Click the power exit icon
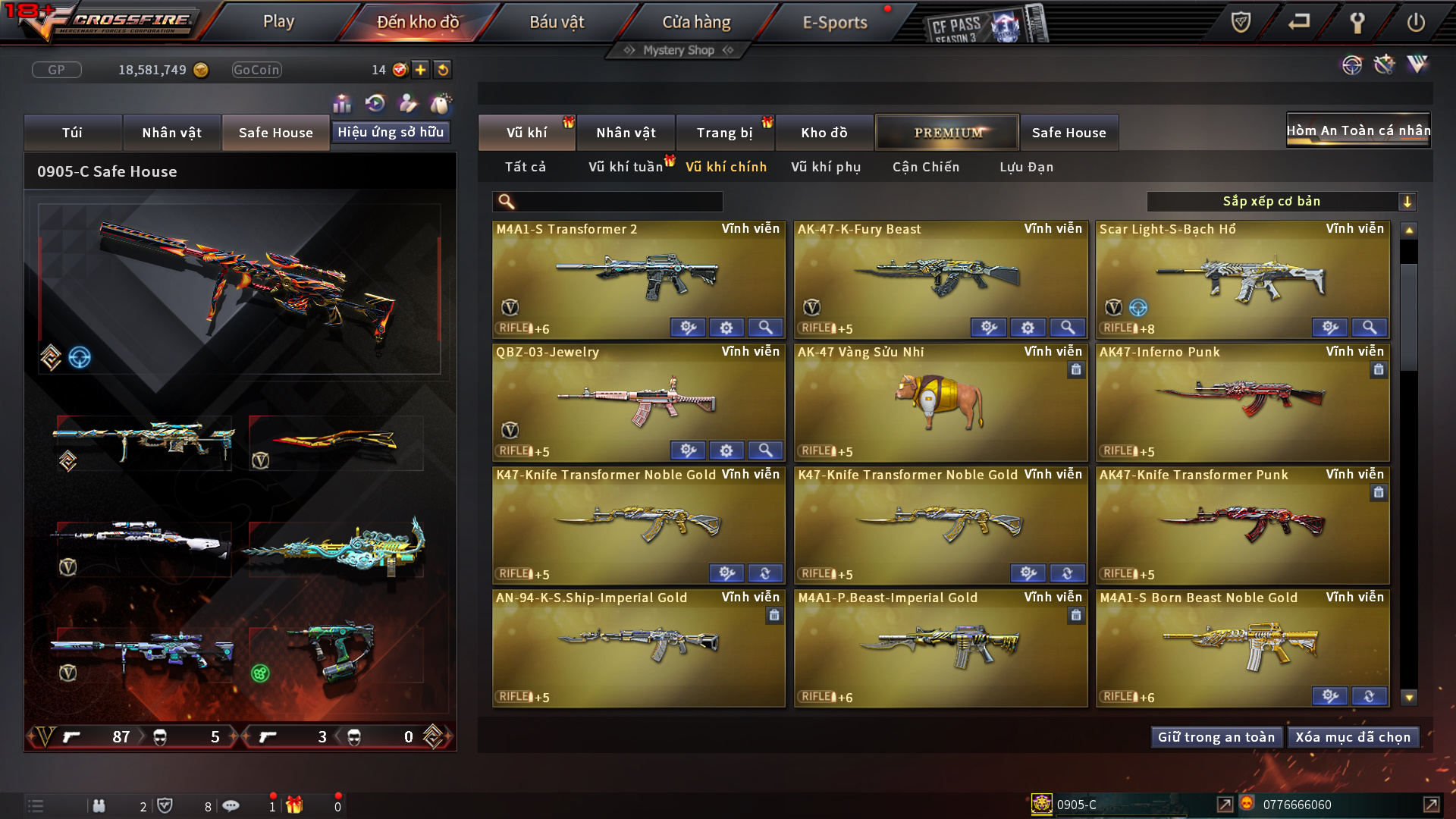The width and height of the screenshot is (1456, 819). tap(1415, 22)
